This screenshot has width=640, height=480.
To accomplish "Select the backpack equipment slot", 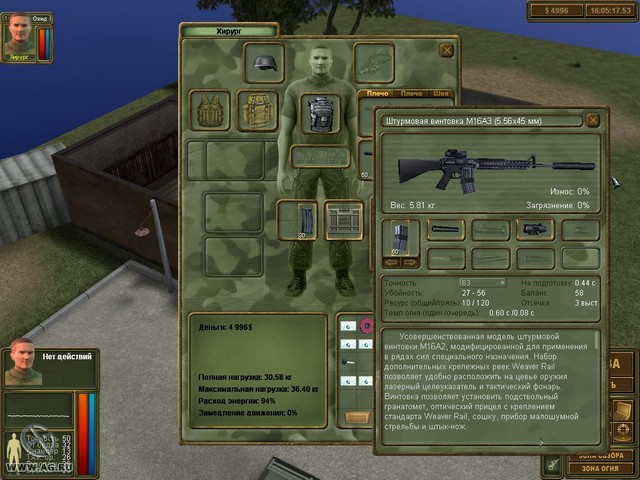I will [257, 111].
